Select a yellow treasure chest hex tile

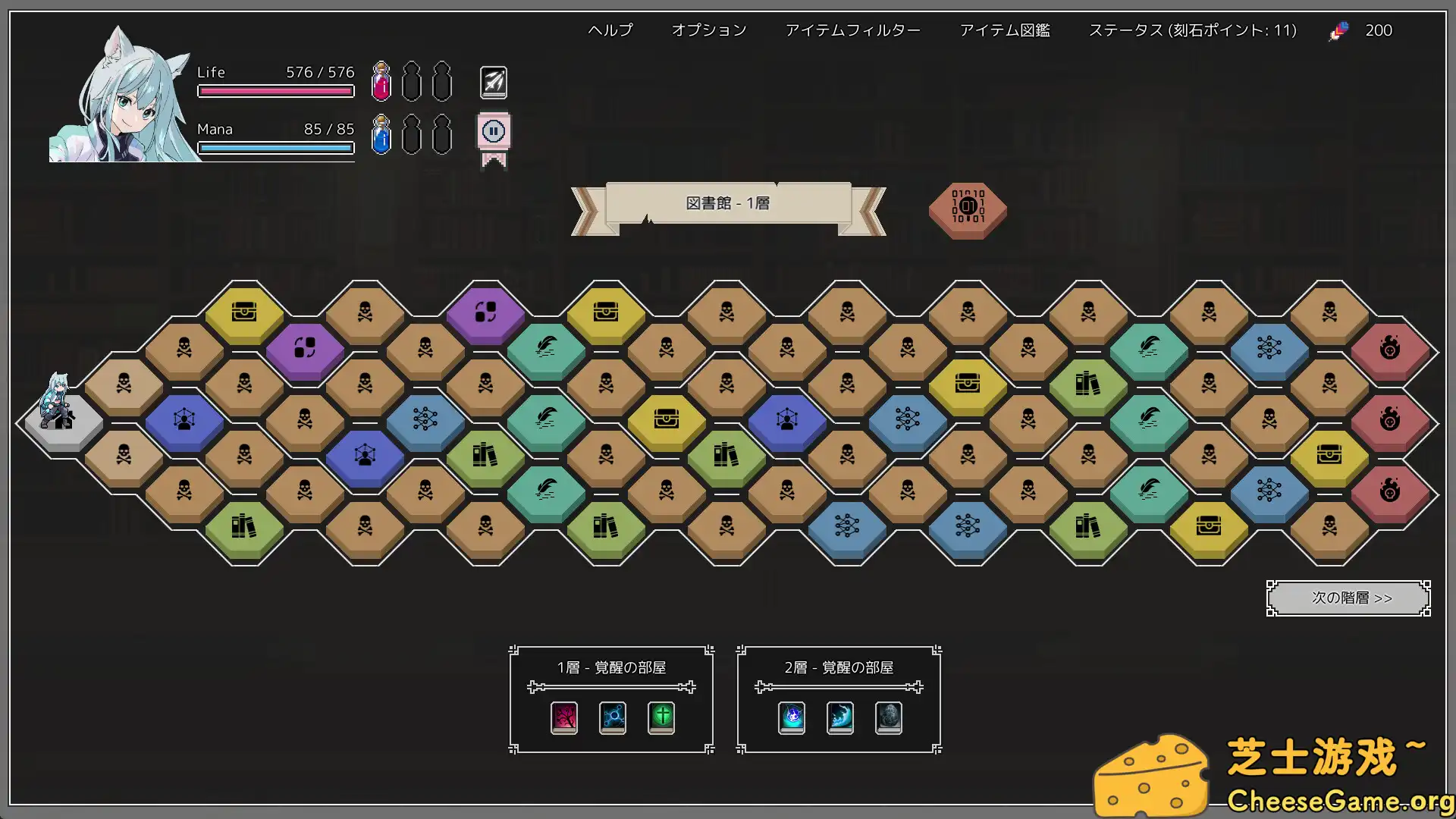(245, 311)
